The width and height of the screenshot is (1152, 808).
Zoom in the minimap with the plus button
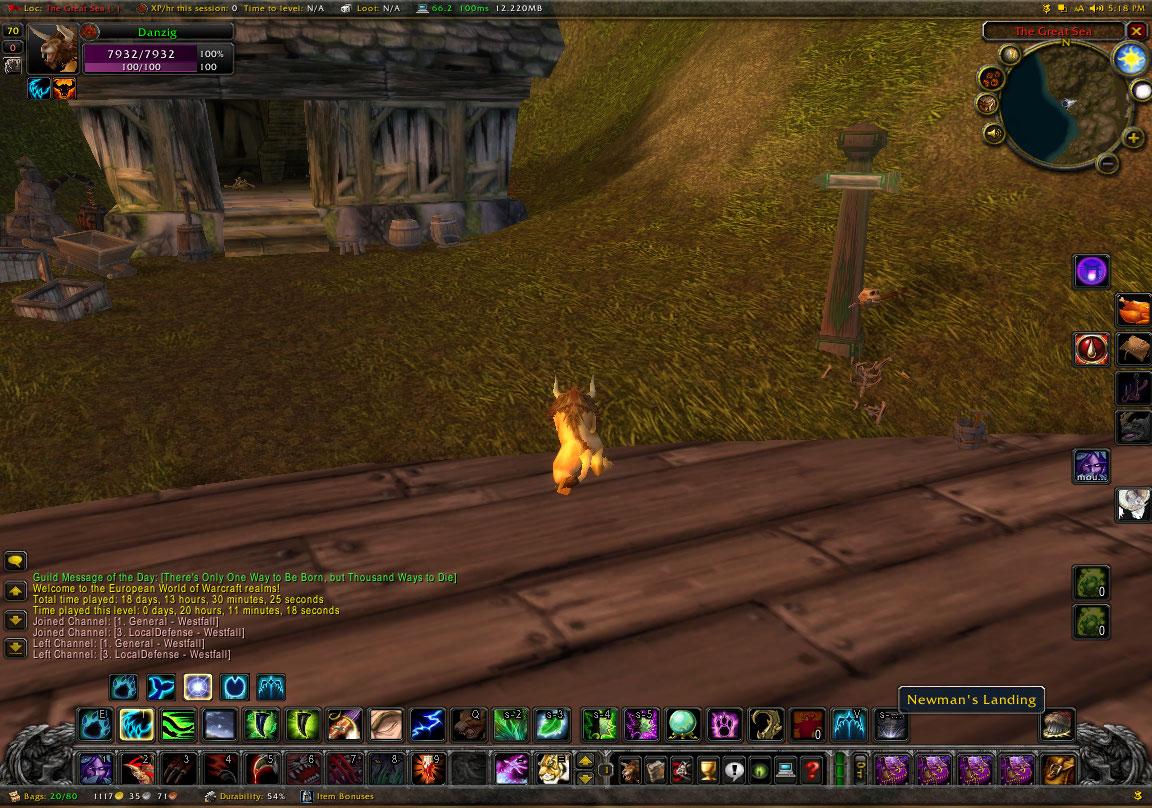pyautogui.click(x=1133, y=138)
